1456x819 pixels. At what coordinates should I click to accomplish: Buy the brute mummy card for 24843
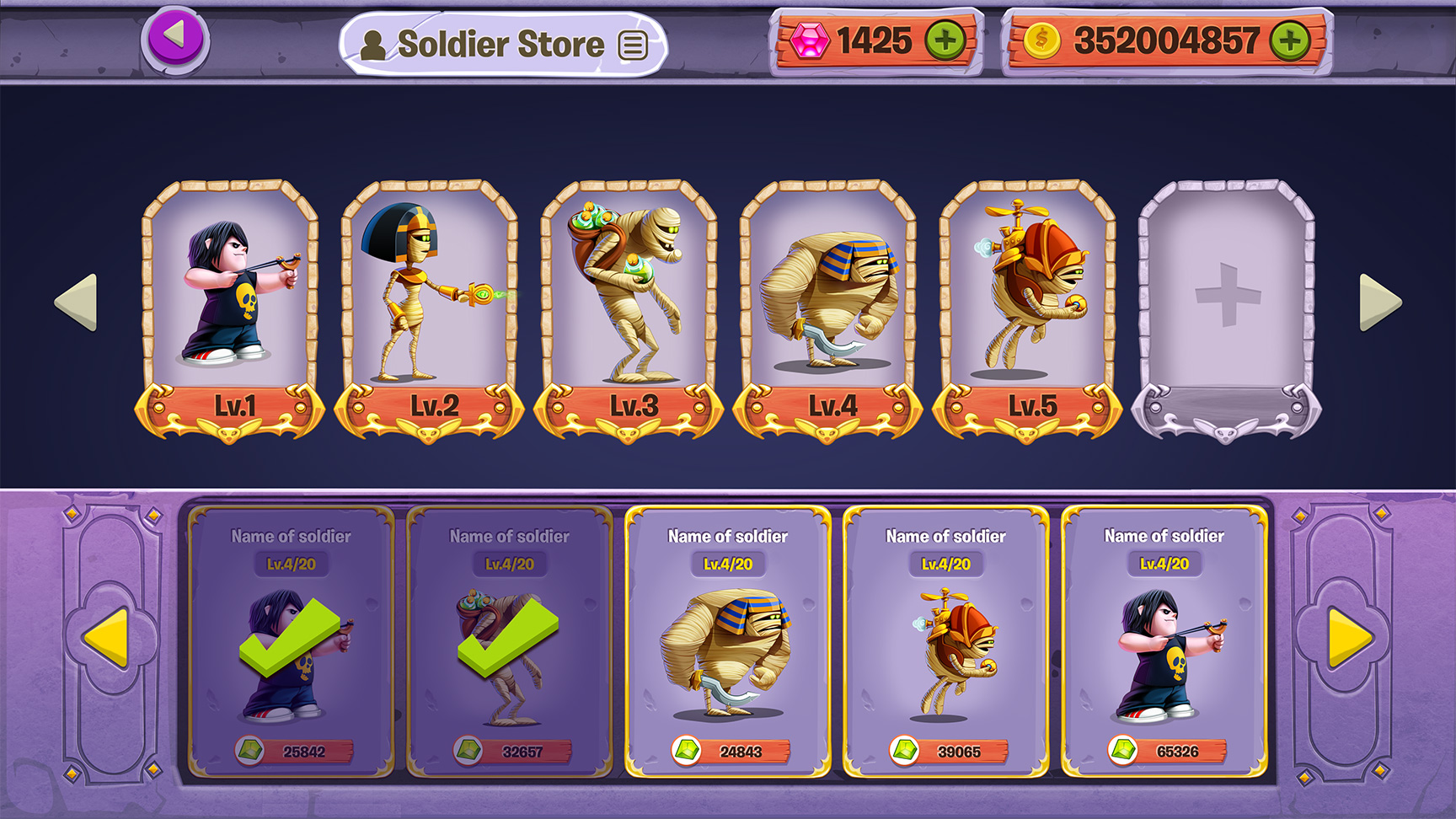click(728, 642)
